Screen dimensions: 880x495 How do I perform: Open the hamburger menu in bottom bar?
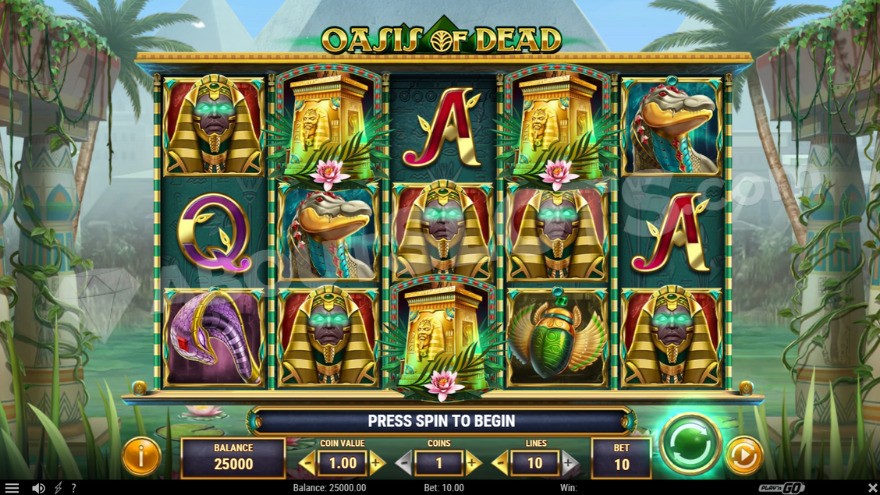(x=11, y=488)
